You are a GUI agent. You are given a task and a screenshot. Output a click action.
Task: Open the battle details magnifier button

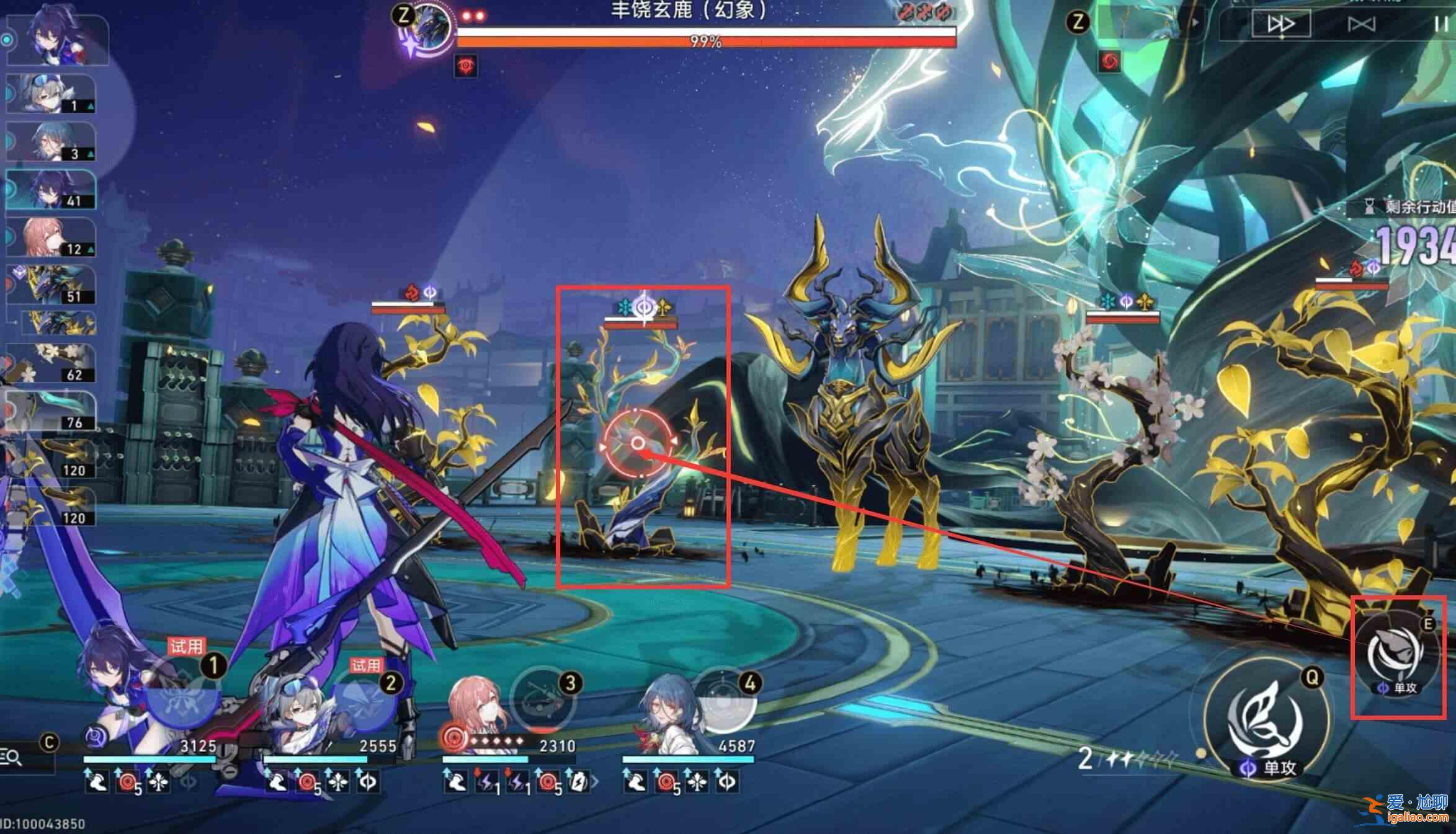[x=12, y=758]
